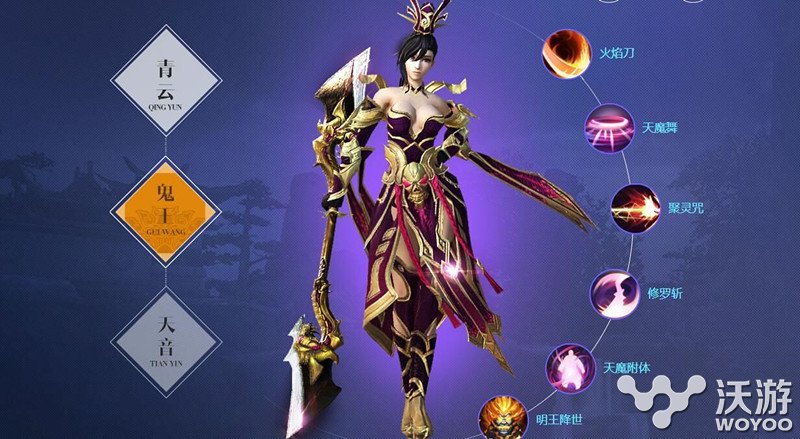Viewport: 800px width, 439px height.
Task: Select the Qing Yun faction tile
Action: (166, 78)
